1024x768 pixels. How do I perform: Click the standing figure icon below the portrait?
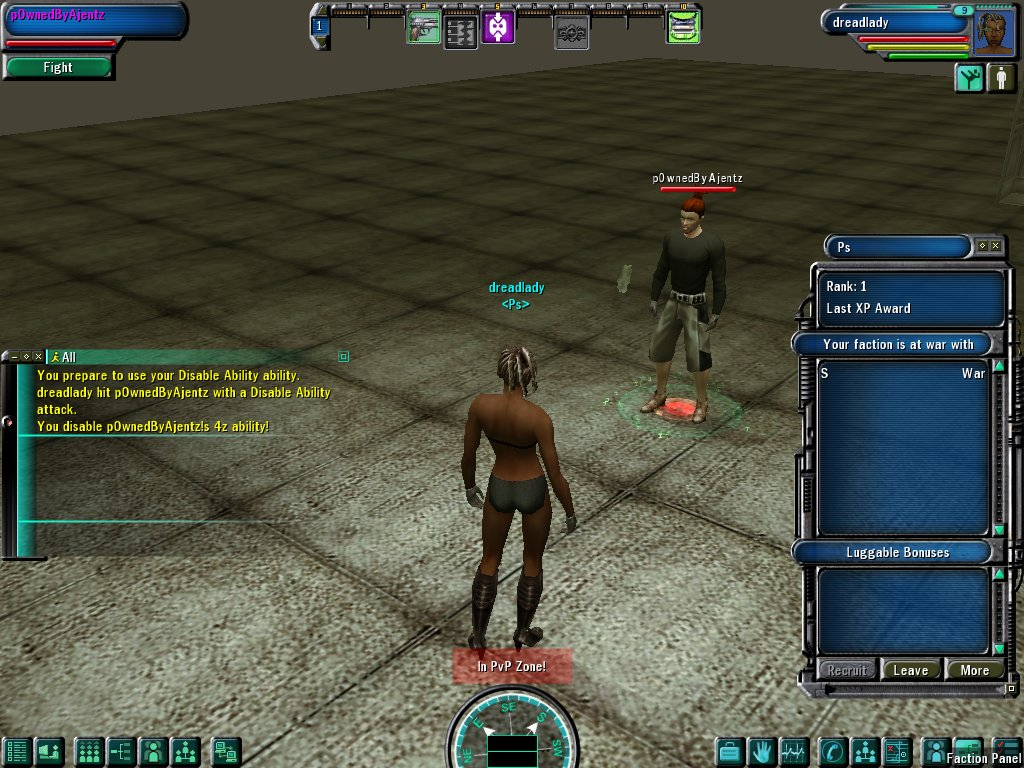click(1001, 78)
